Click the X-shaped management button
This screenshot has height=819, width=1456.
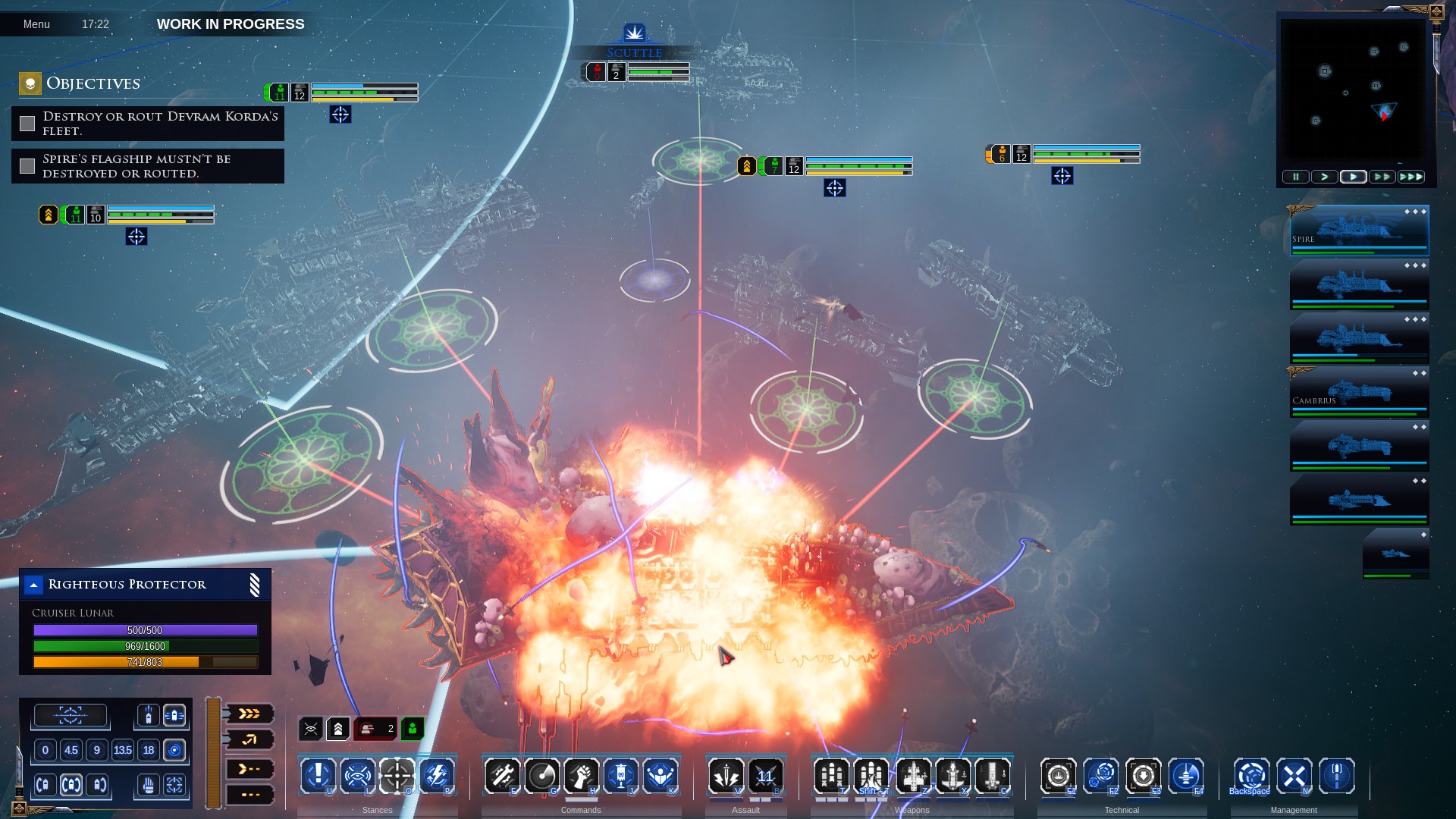point(1294,776)
